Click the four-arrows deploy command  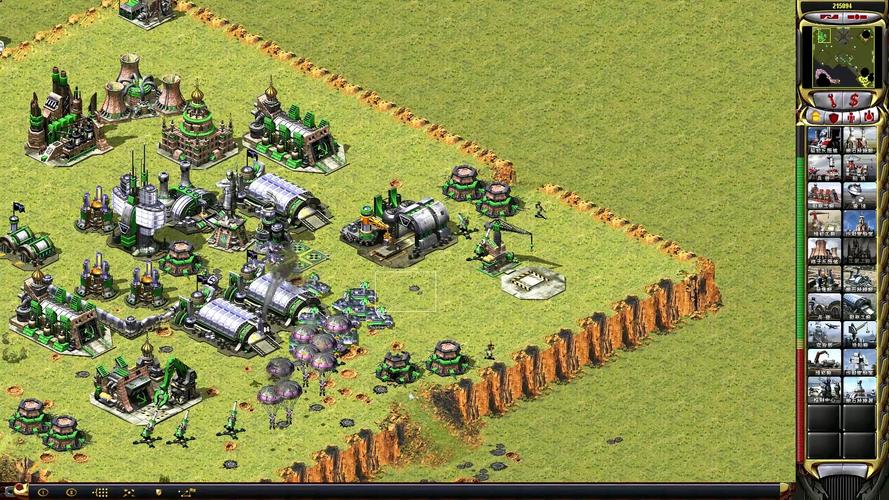click(130, 492)
